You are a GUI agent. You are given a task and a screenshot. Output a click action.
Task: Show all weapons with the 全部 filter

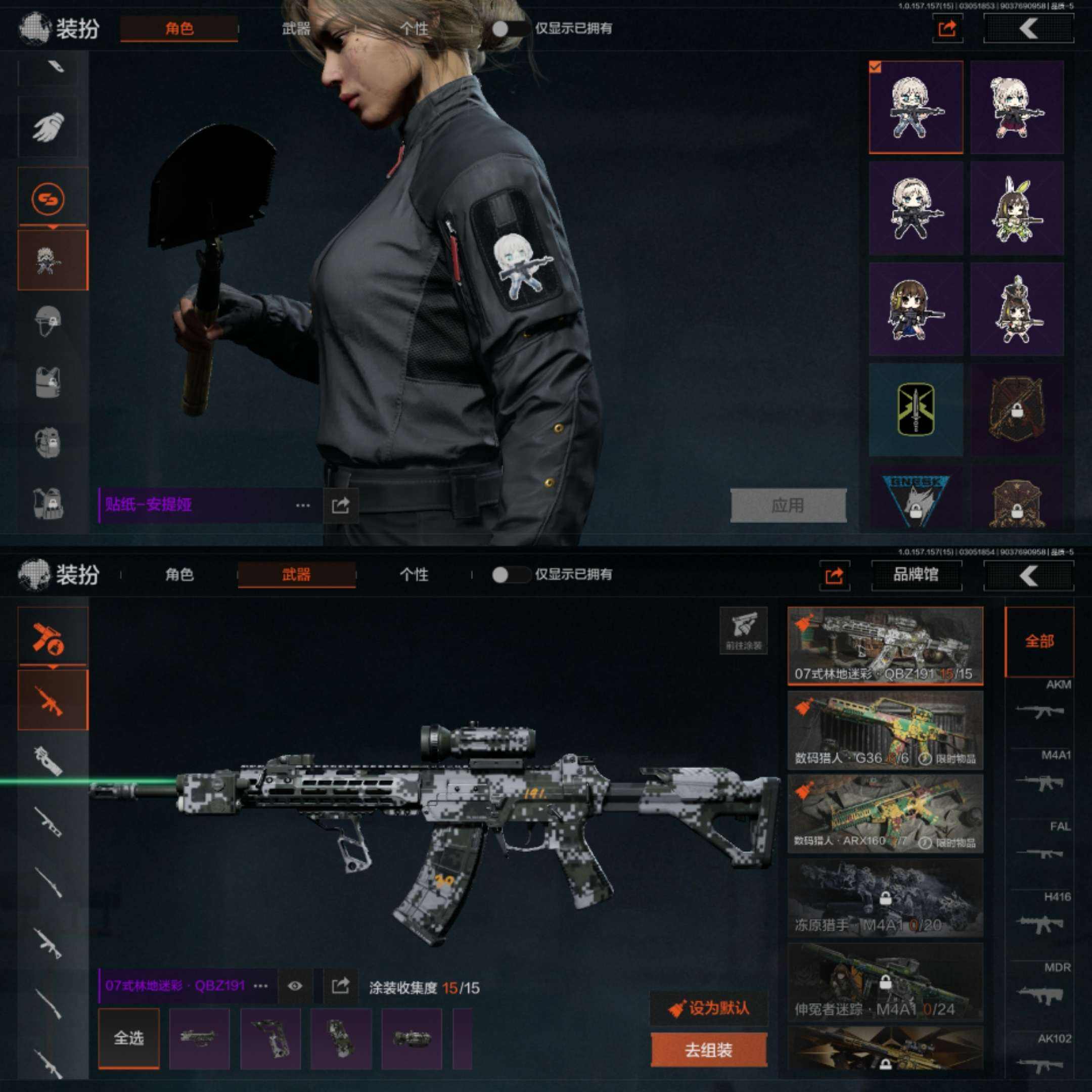(x=1039, y=641)
